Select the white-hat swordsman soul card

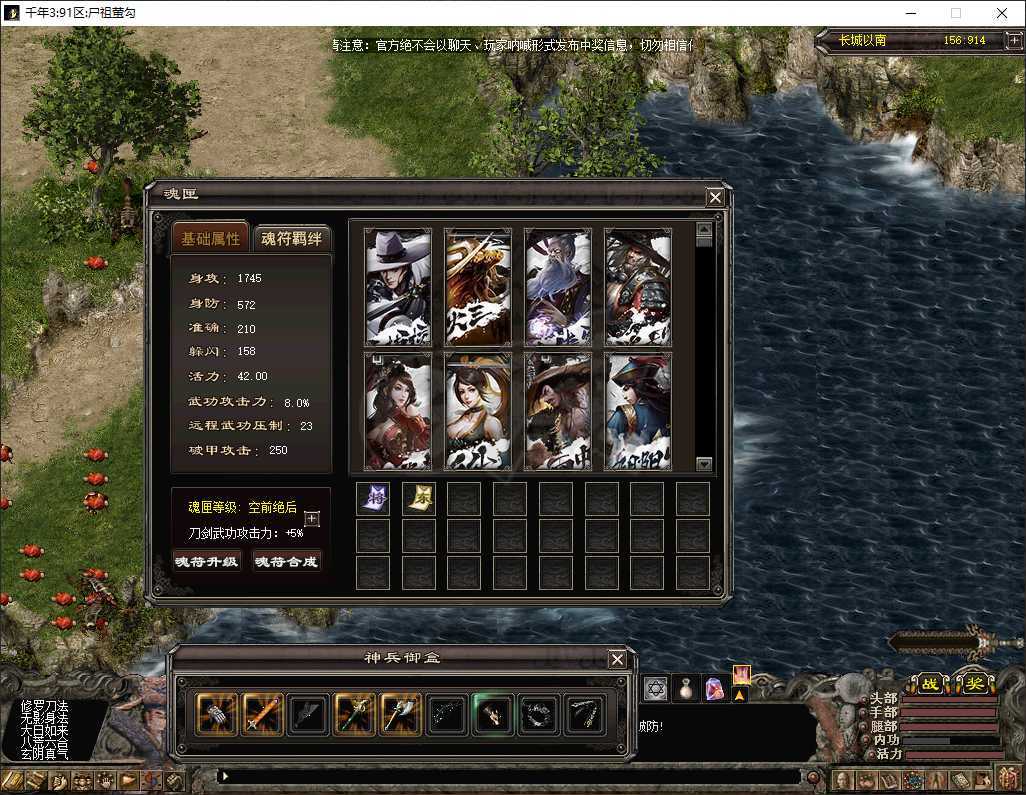pos(398,286)
